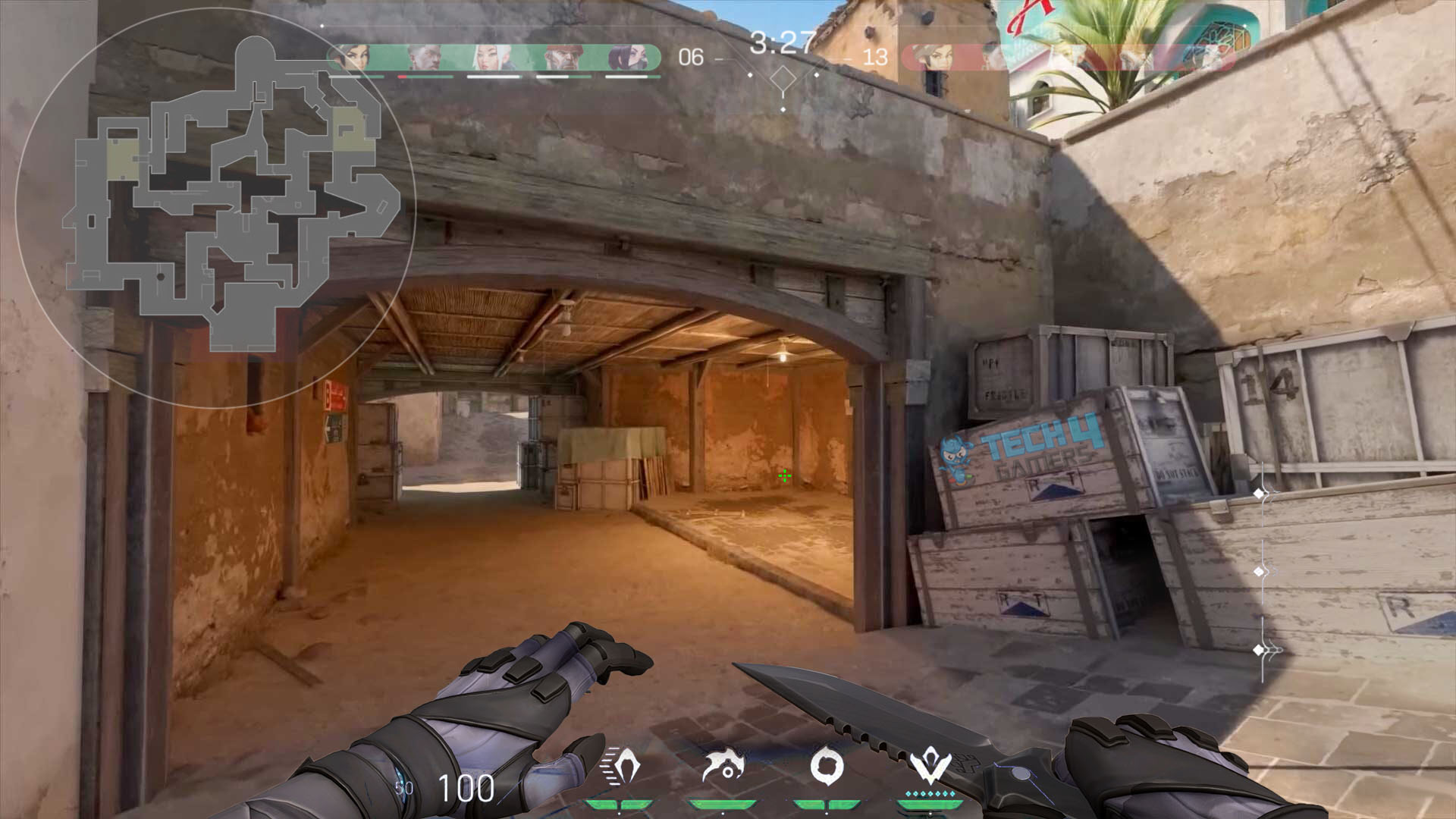Click the white-haired Jett teammate portrait
The height and width of the screenshot is (819, 1456).
click(x=493, y=57)
